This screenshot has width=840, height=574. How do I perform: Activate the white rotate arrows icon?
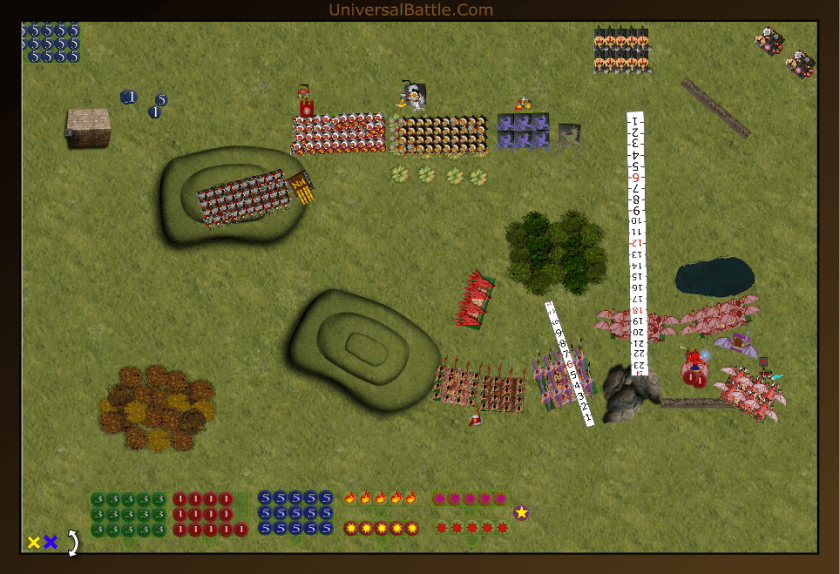click(x=72, y=542)
